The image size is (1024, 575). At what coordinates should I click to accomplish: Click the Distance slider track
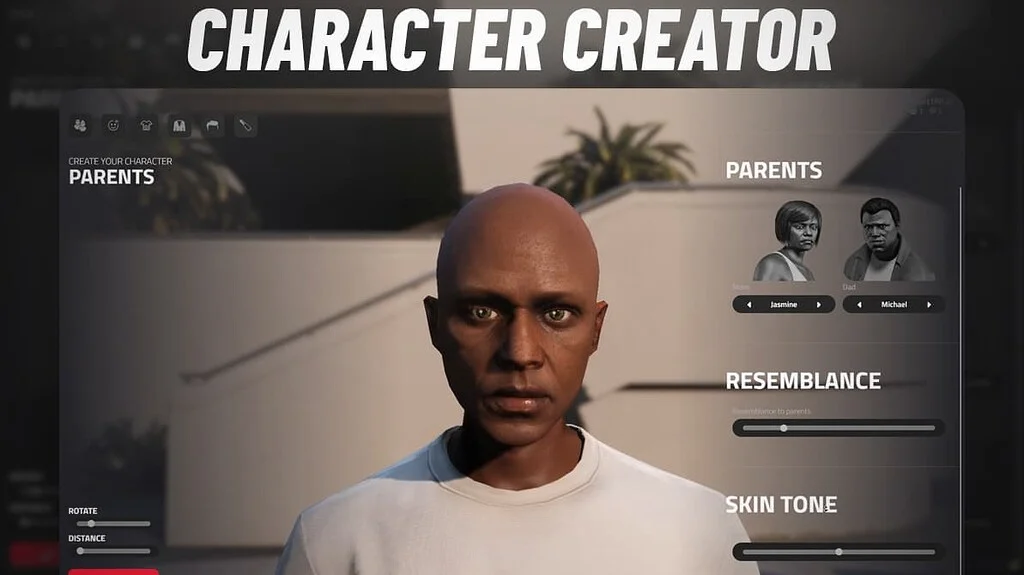point(112,550)
